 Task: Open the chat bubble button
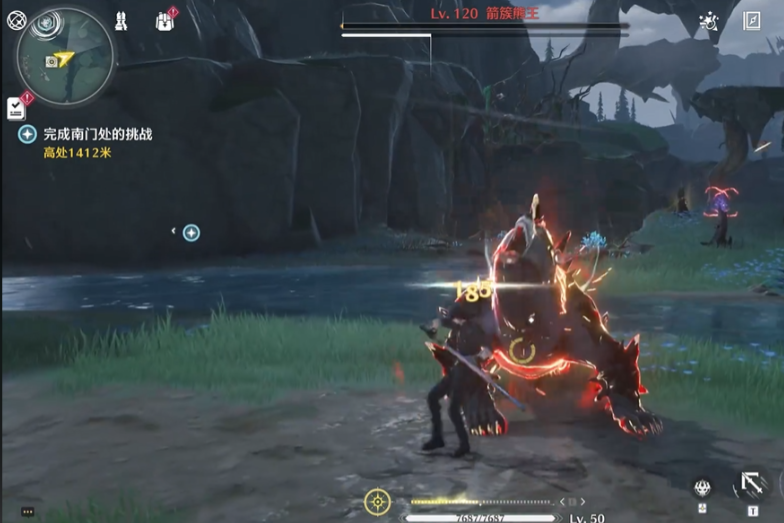27,511
